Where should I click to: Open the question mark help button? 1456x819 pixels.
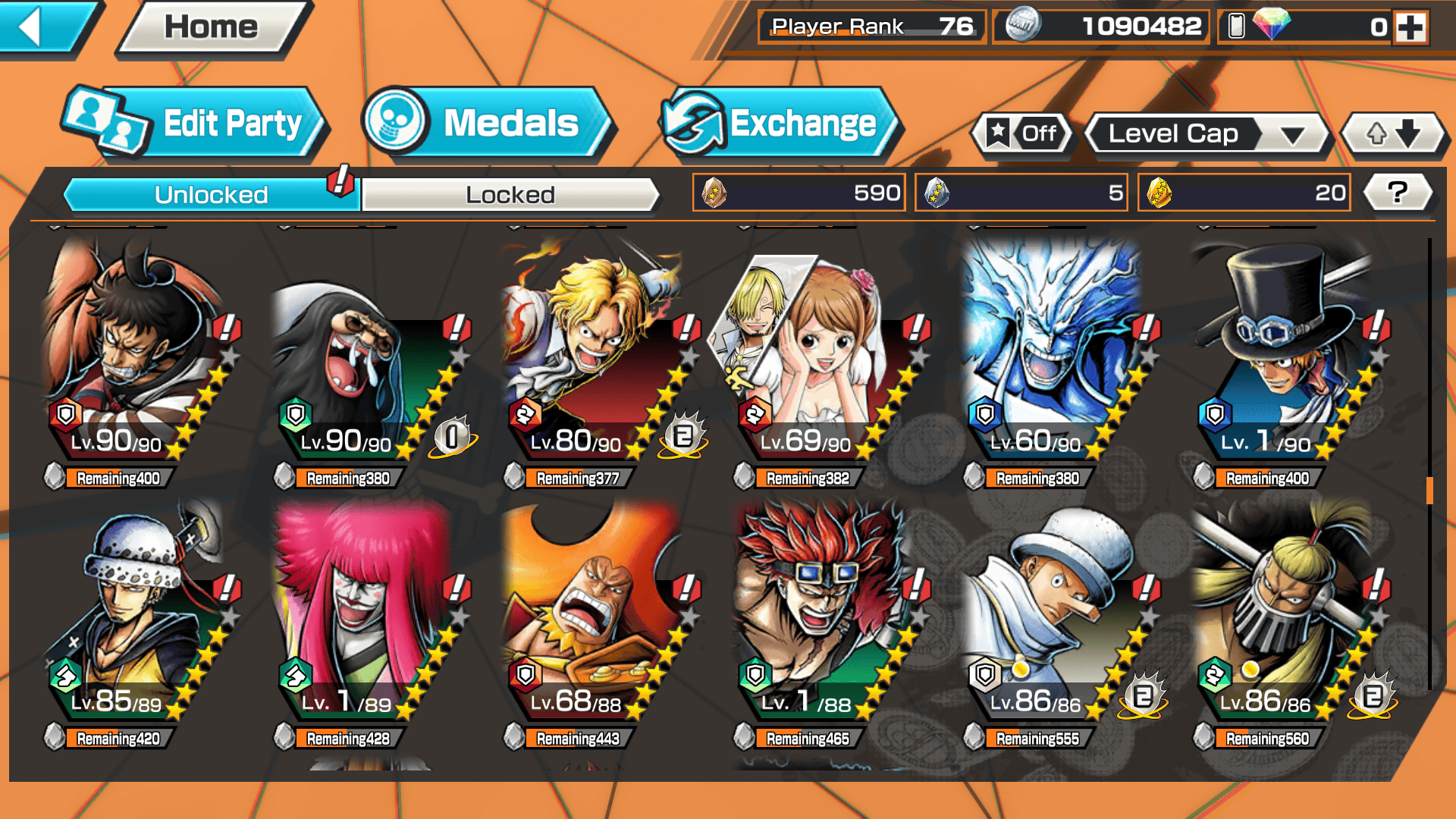pos(1398,193)
